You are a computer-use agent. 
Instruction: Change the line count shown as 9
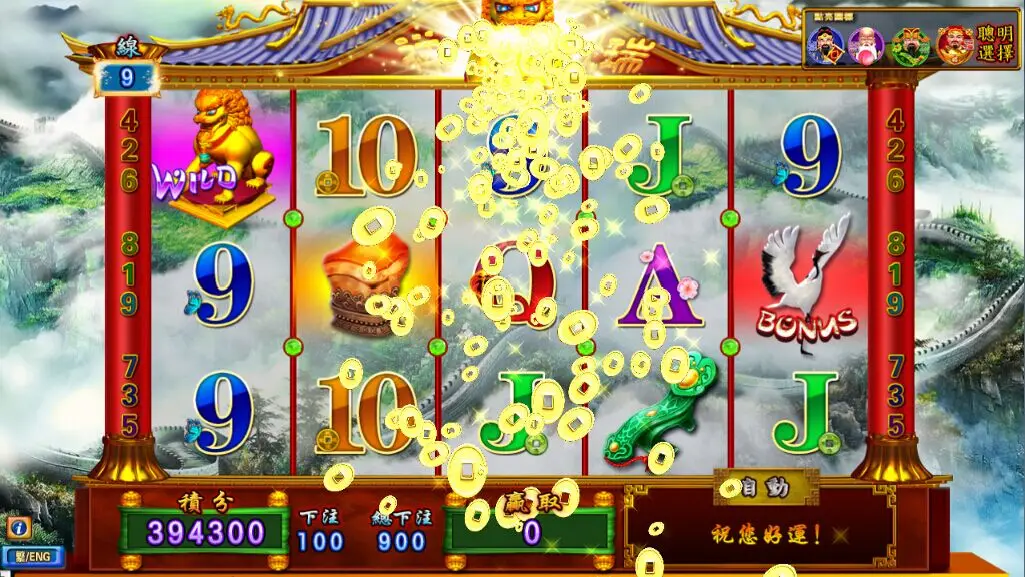126,76
